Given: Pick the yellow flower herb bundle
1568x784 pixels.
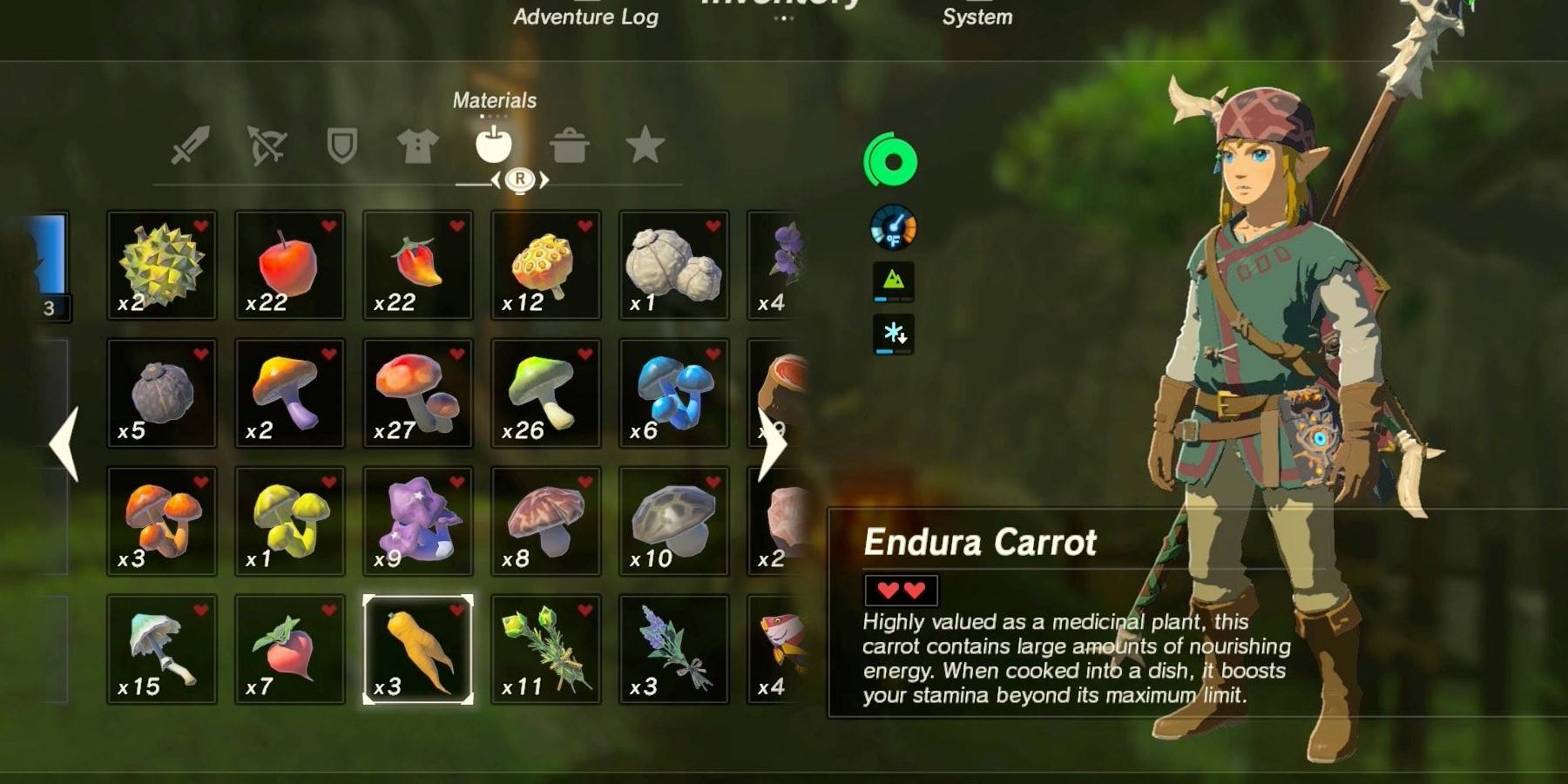Looking at the screenshot, I should pyautogui.click(x=546, y=649).
